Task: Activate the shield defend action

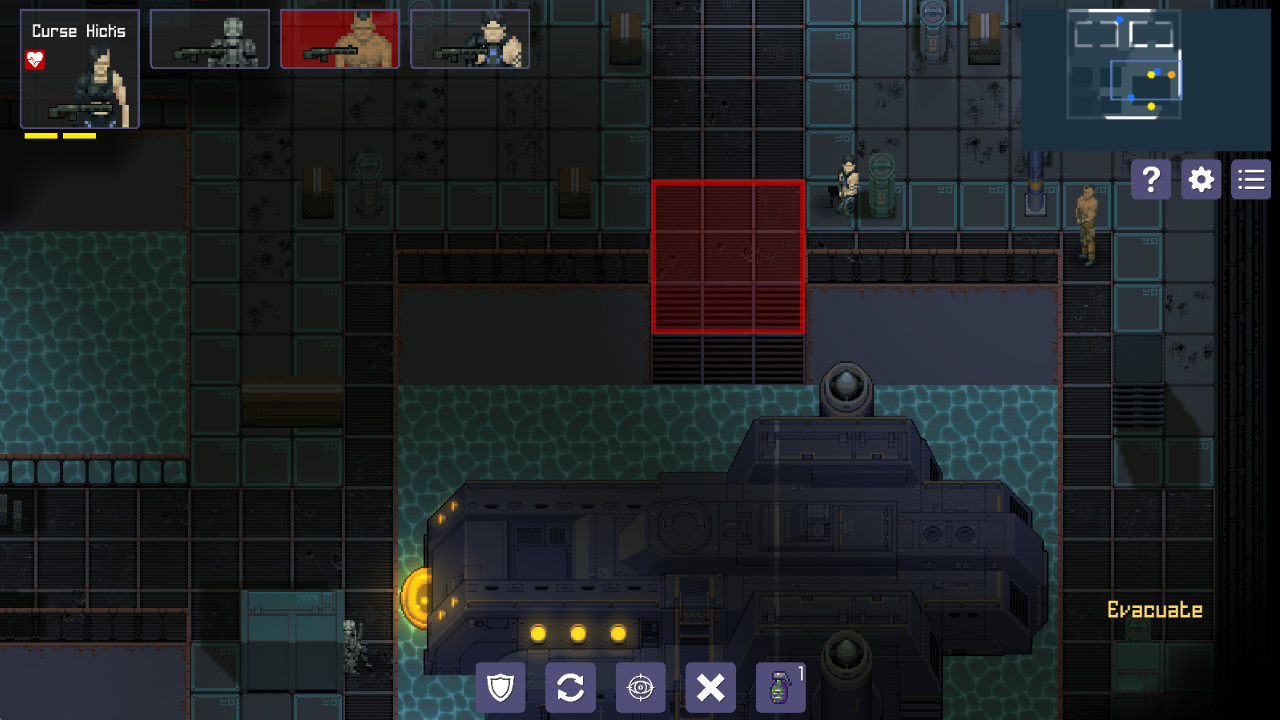Action: [x=500, y=687]
